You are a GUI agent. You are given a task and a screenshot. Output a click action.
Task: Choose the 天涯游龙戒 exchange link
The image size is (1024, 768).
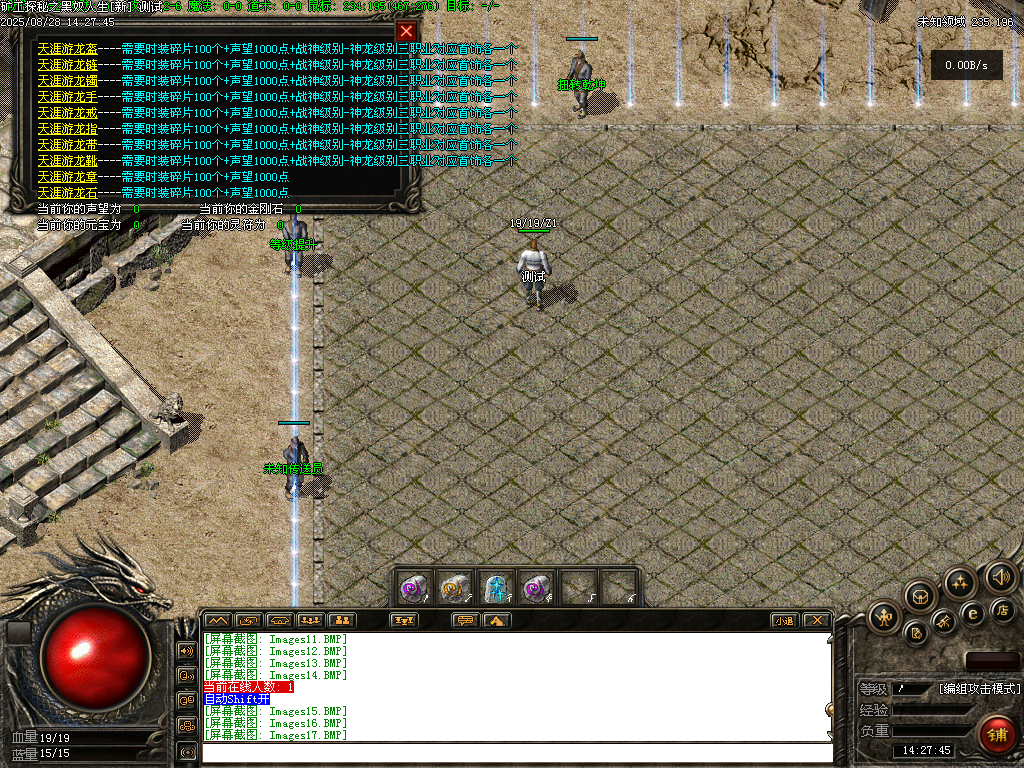pos(67,112)
